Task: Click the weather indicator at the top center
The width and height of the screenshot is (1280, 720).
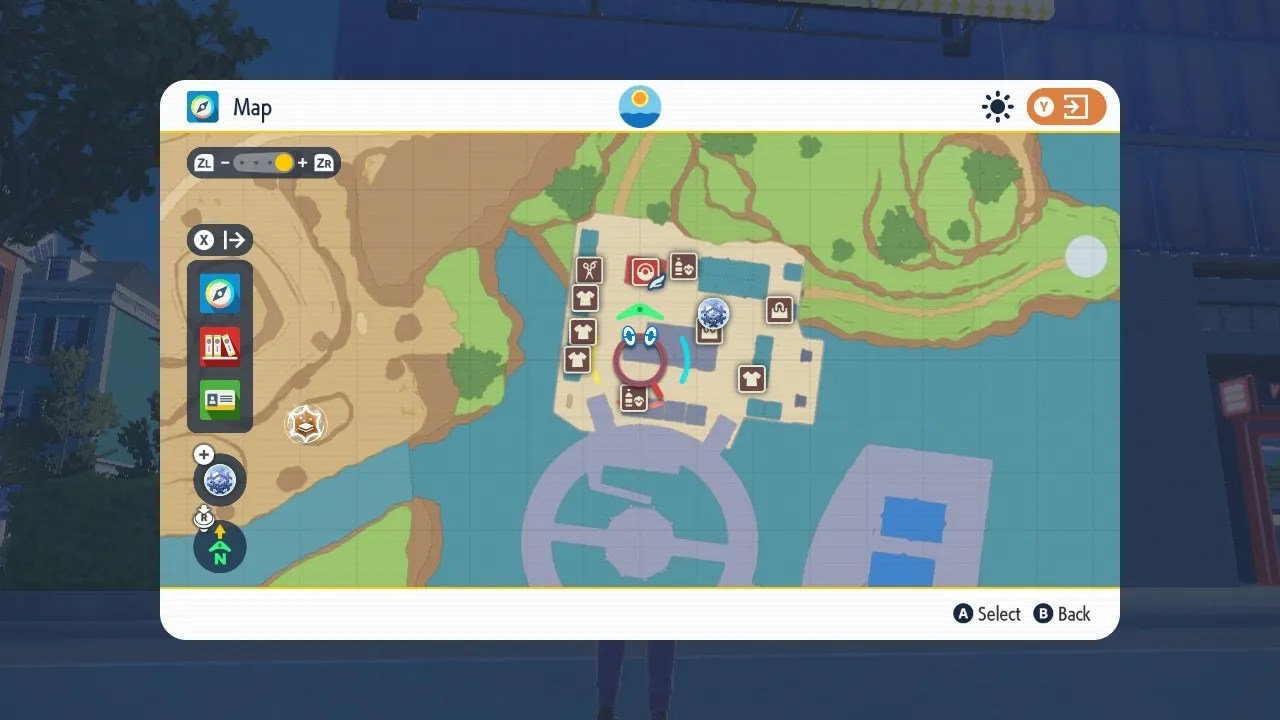Action: tap(639, 106)
